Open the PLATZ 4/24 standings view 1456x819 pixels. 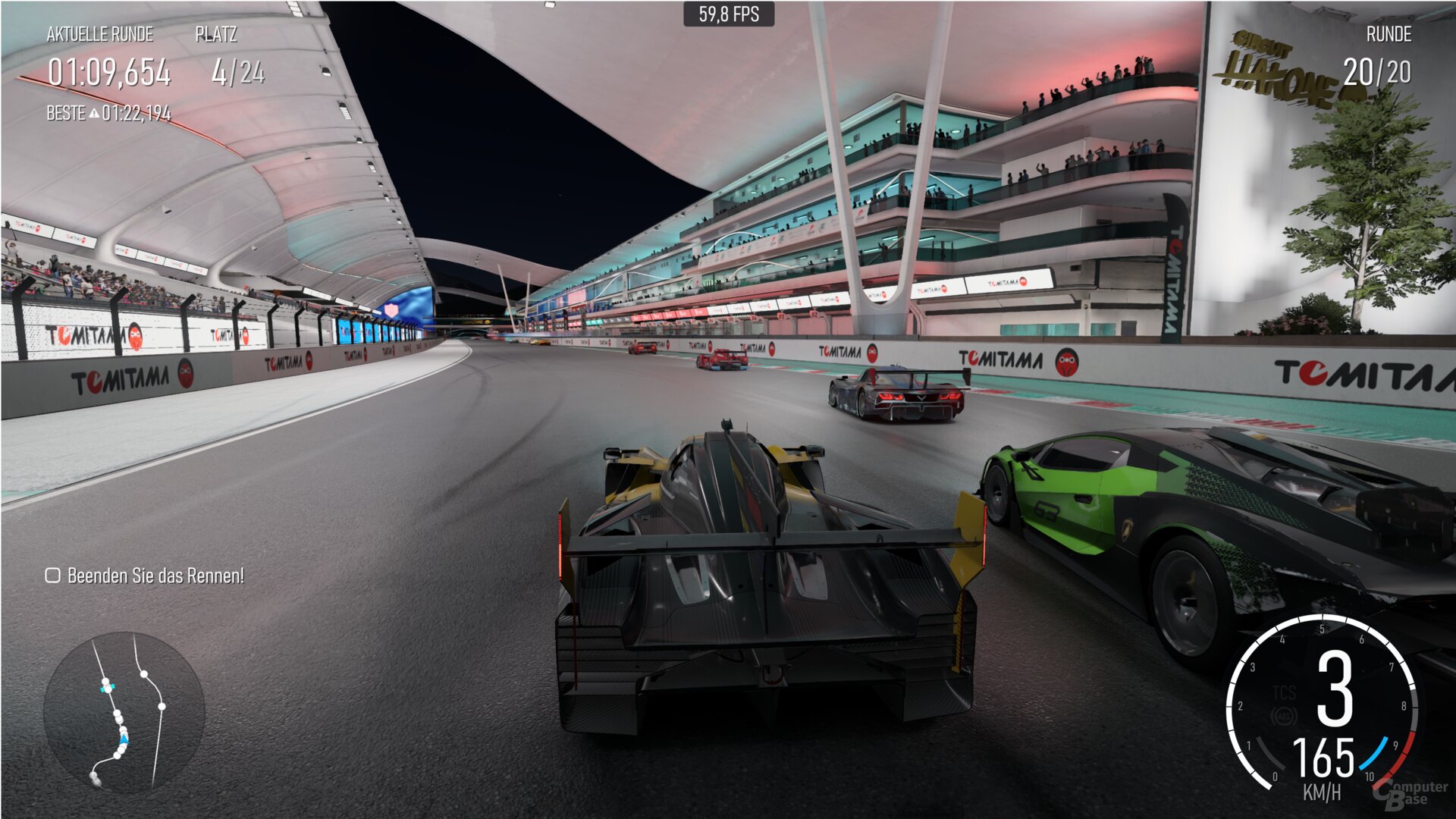[x=239, y=72]
